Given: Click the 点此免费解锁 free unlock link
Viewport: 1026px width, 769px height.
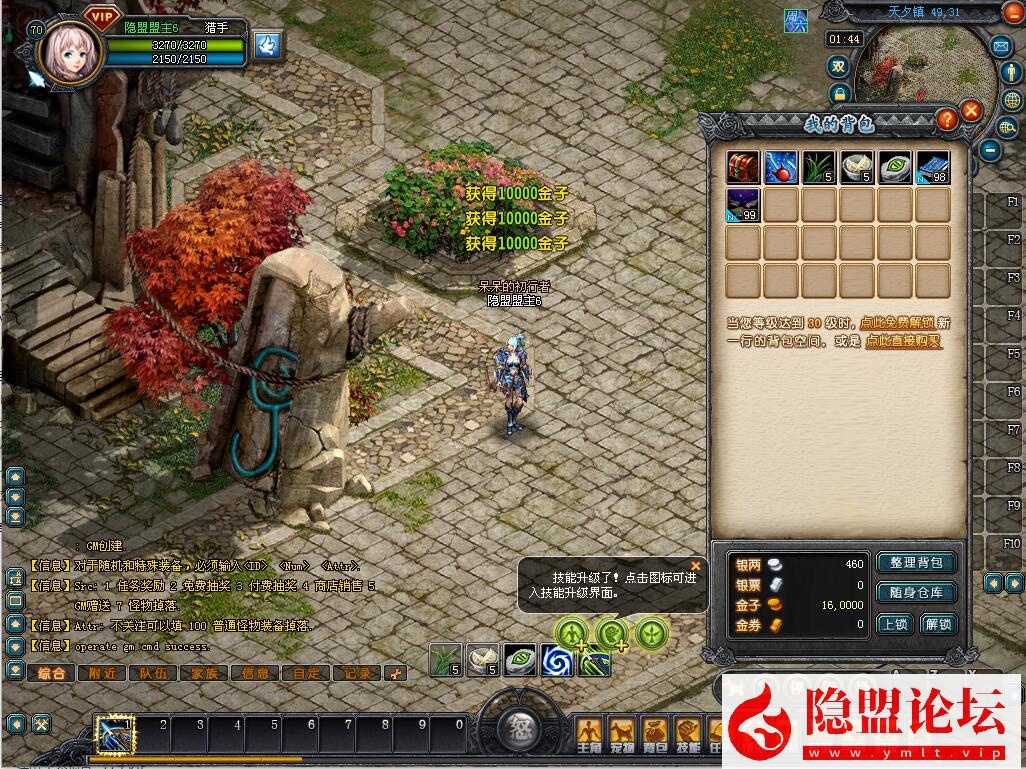Looking at the screenshot, I should 897,323.
